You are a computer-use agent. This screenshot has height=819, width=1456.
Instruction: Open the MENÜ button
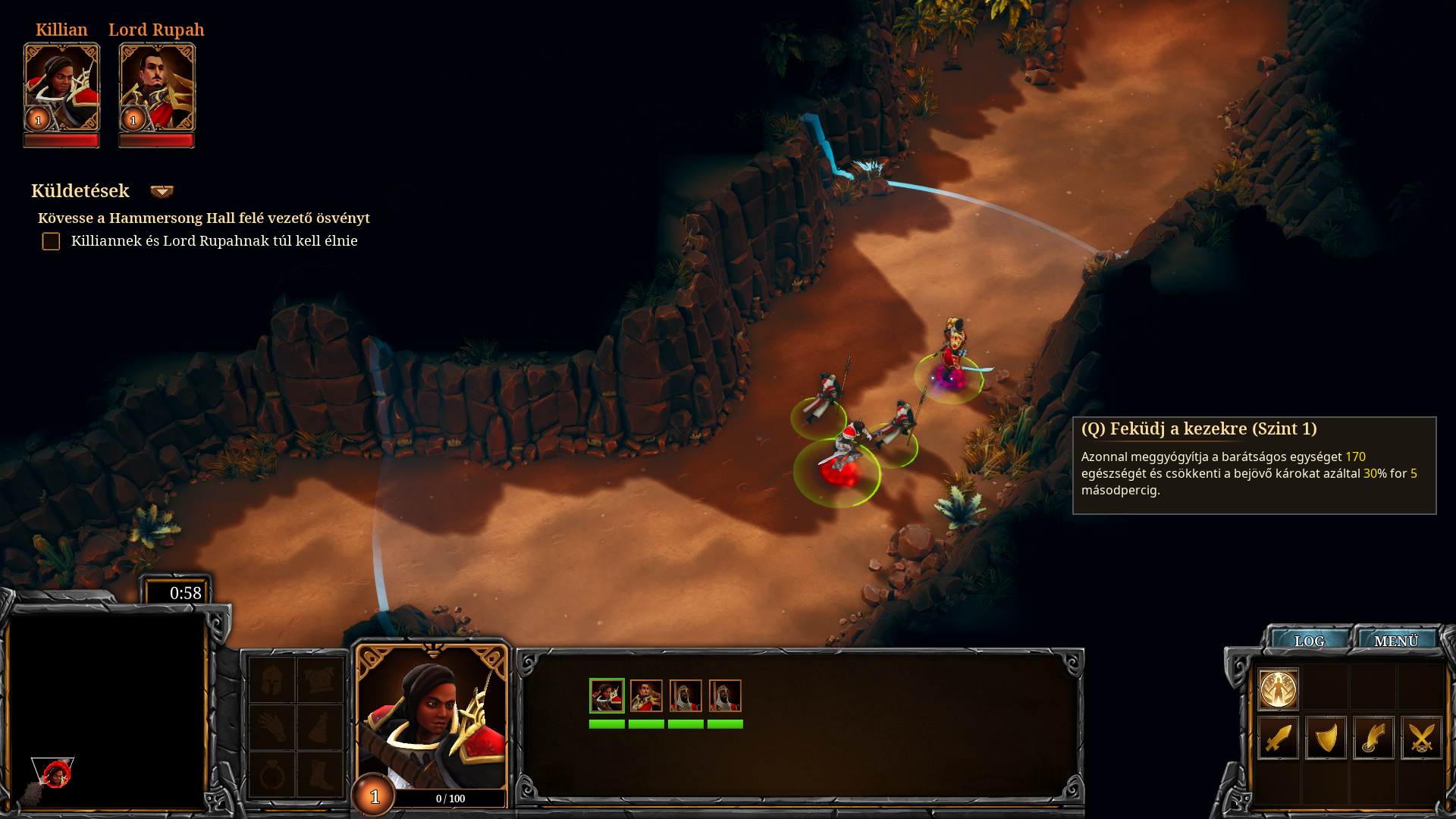pyautogui.click(x=1395, y=641)
